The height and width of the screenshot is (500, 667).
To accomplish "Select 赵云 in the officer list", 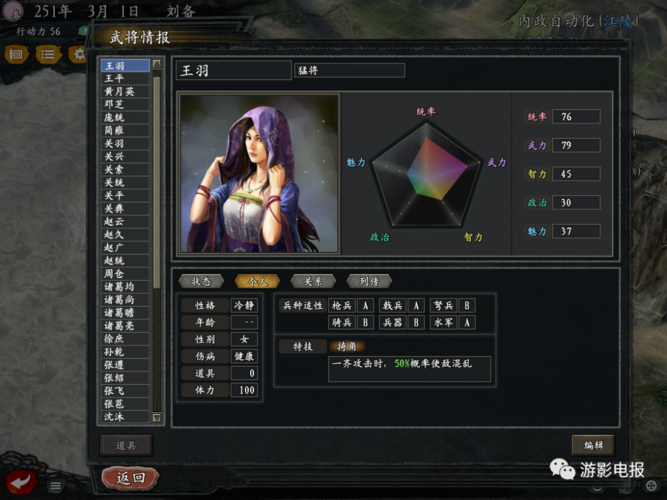I will (x=114, y=221).
